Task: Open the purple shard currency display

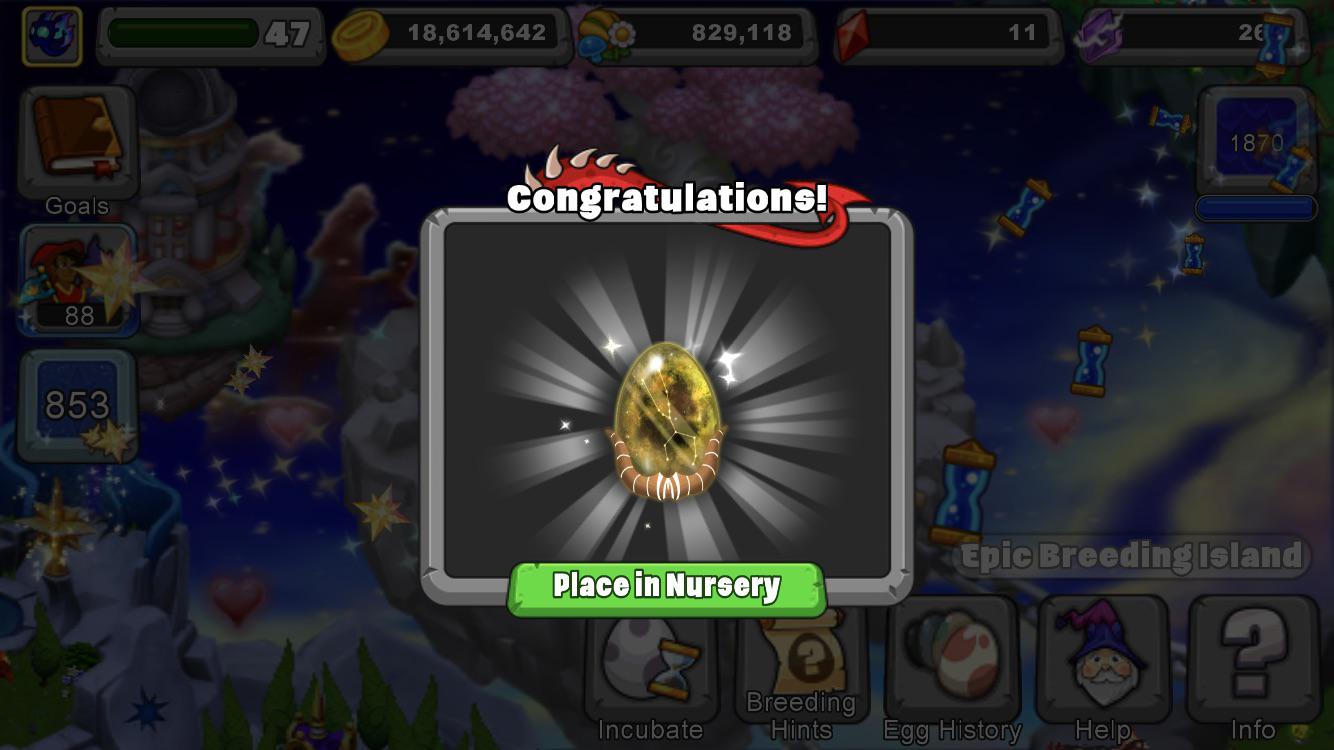Action: [1099, 32]
